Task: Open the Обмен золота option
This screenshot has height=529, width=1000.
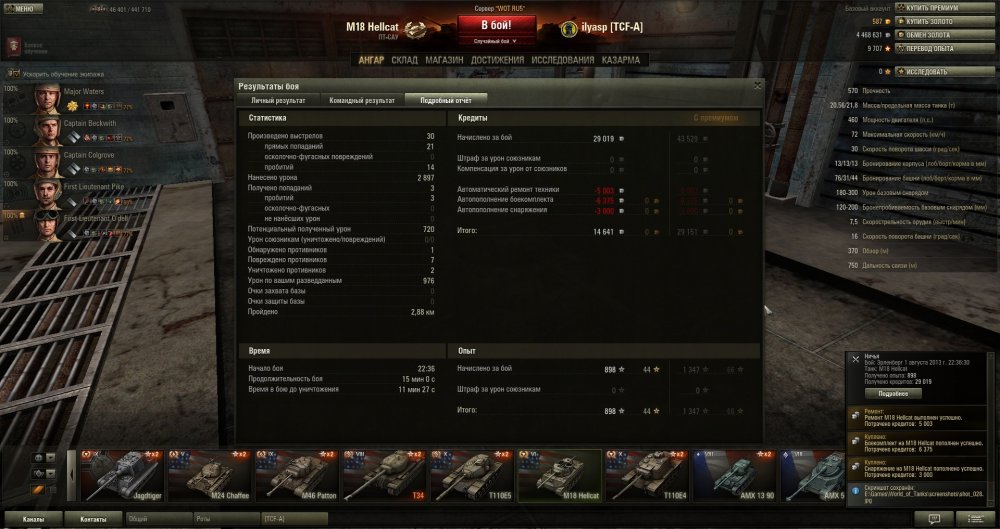Action: coord(936,34)
